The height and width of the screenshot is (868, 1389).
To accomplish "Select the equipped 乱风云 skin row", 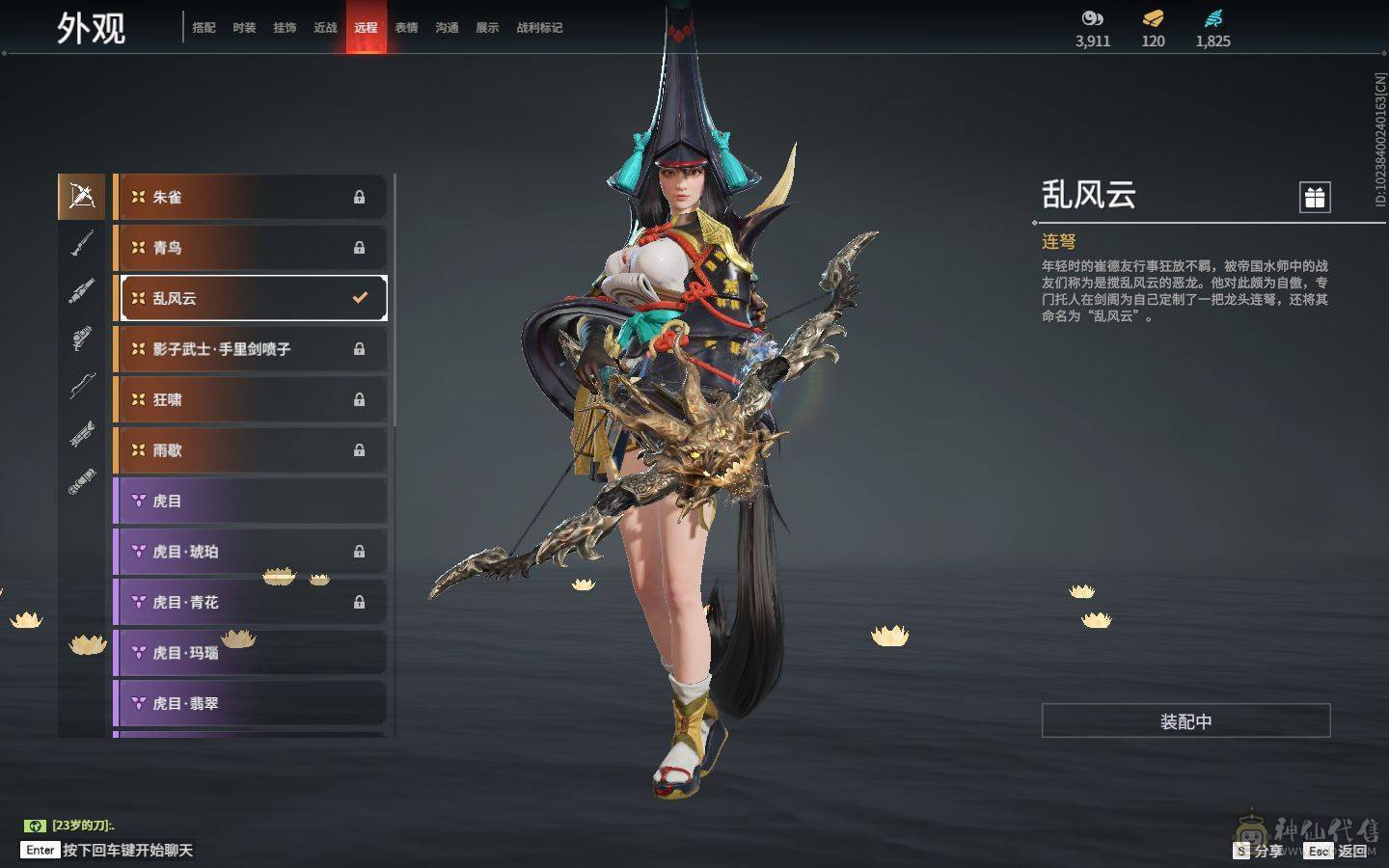I will pos(251,298).
